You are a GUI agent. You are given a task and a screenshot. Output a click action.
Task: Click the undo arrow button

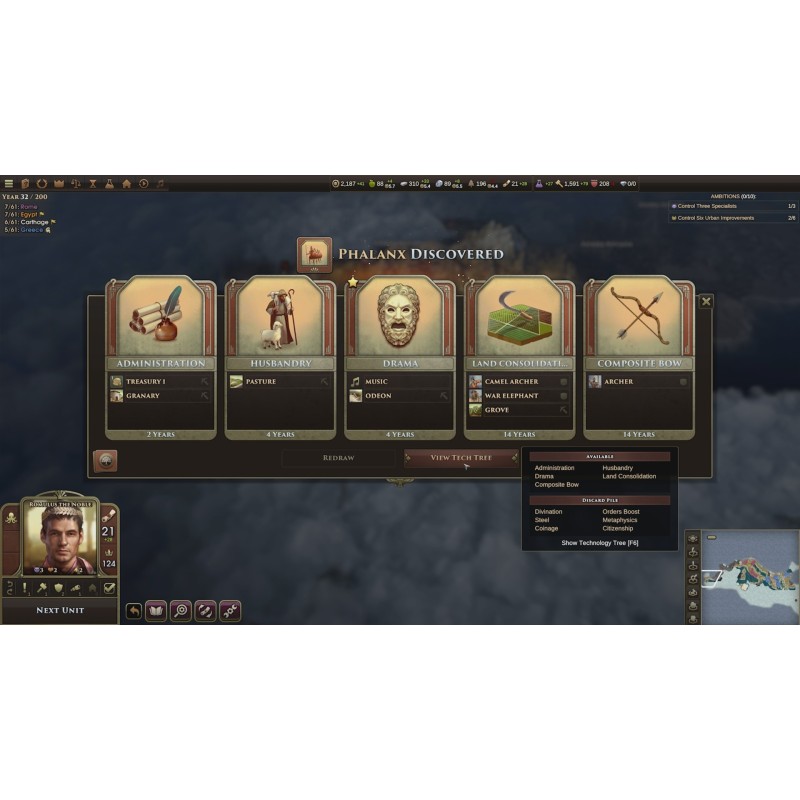[x=134, y=610]
